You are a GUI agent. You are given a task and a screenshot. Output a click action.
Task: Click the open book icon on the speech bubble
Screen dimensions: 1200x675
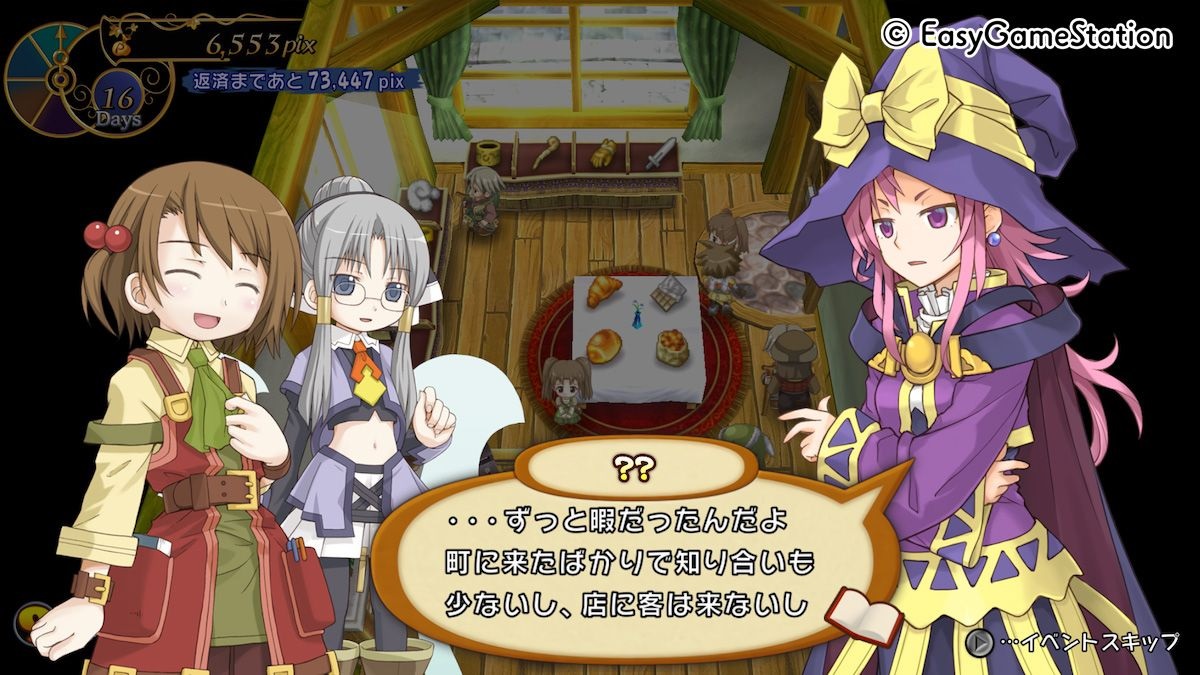coord(862,615)
